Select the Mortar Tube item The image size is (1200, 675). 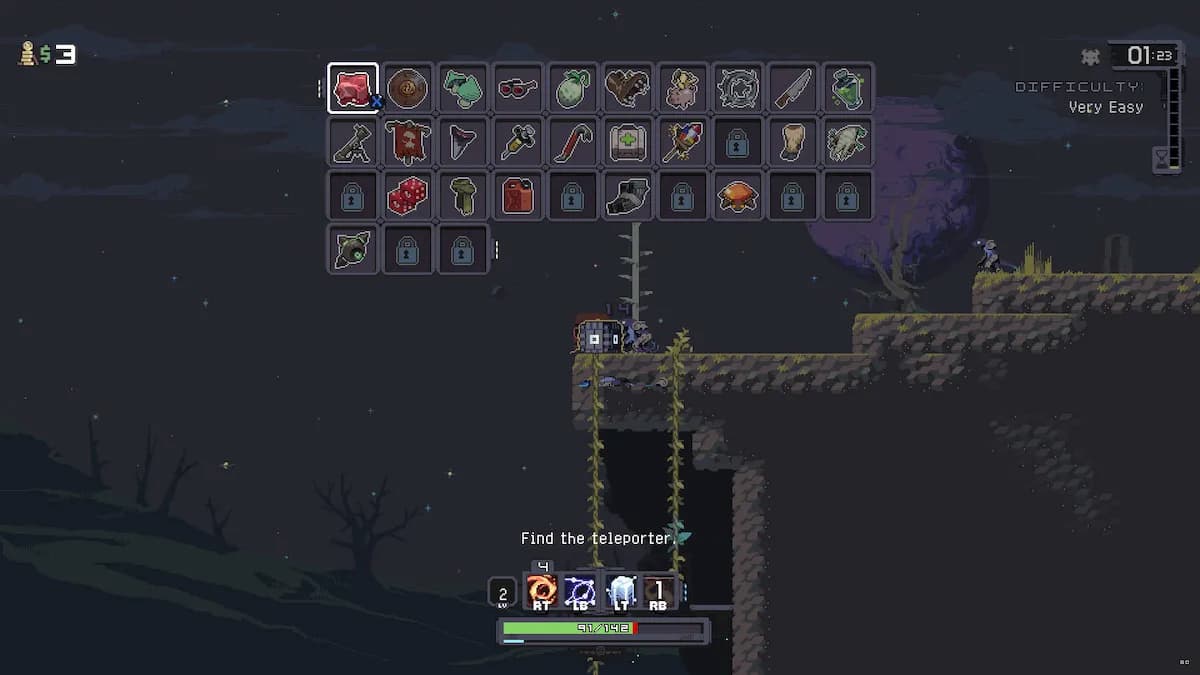coord(353,142)
